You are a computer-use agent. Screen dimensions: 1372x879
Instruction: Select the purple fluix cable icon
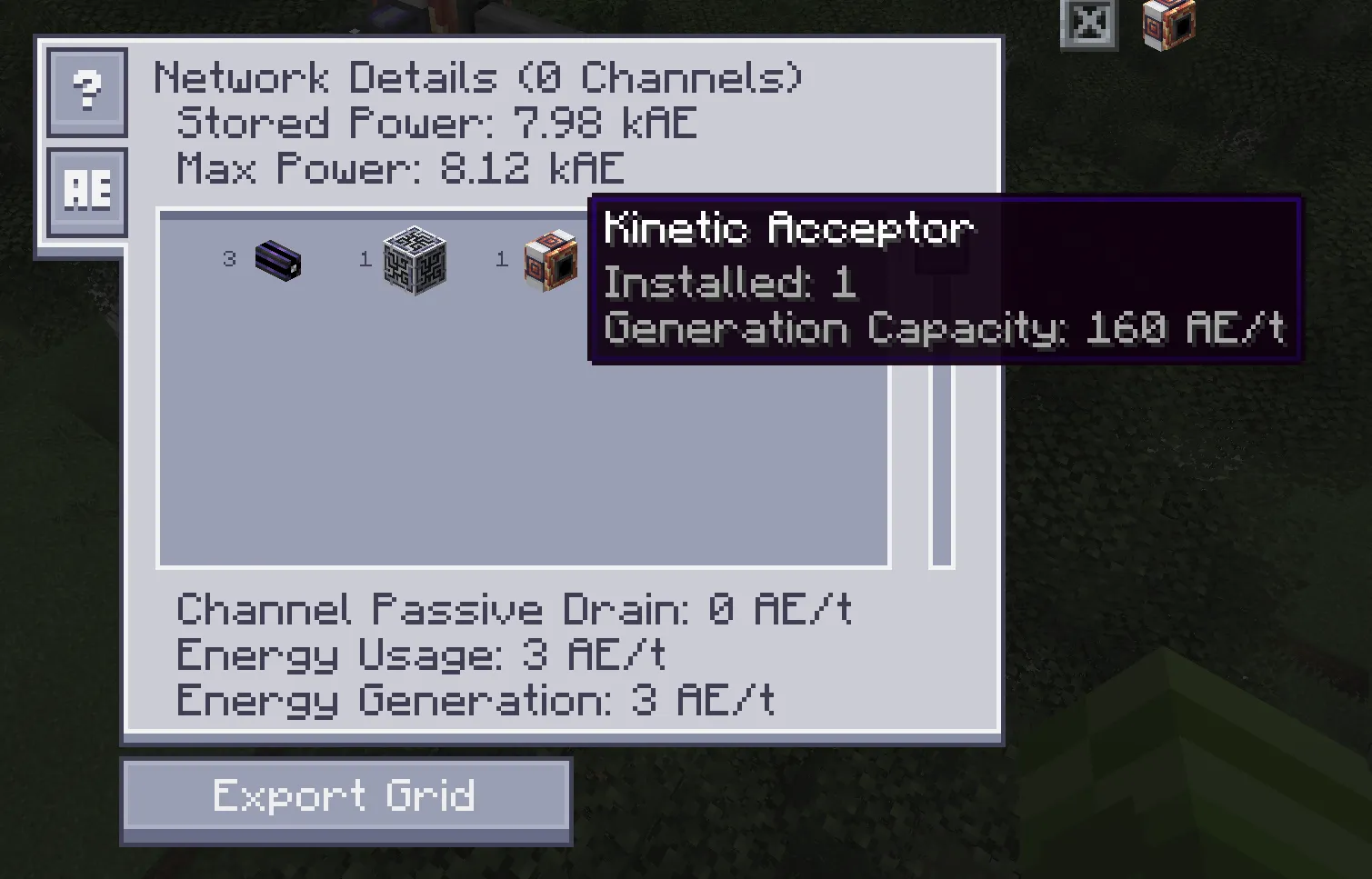pyautogui.click(x=279, y=263)
